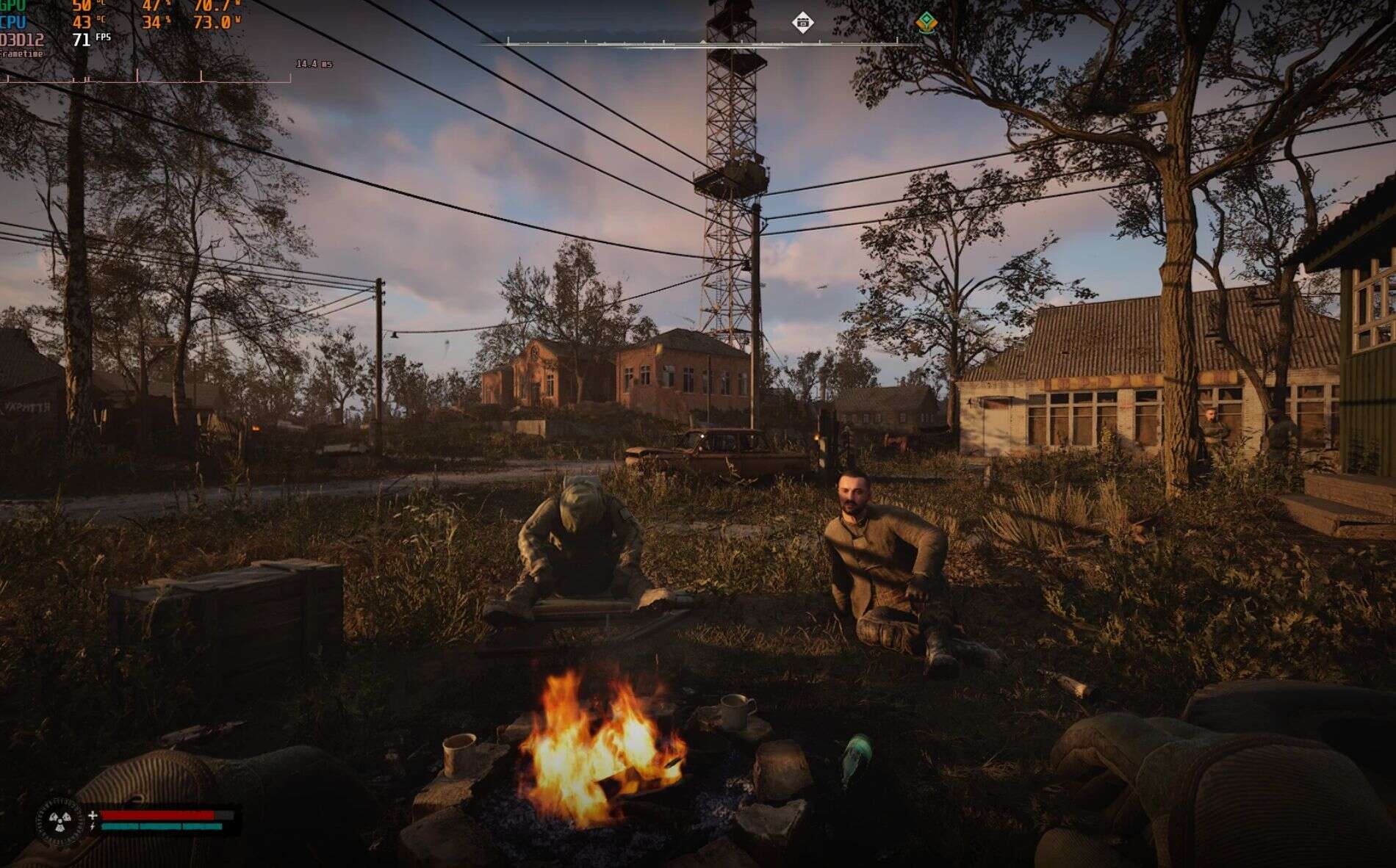Click the green quest marker on the compass
The image size is (1396, 868).
pyautogui.click(x=927, y=22)
